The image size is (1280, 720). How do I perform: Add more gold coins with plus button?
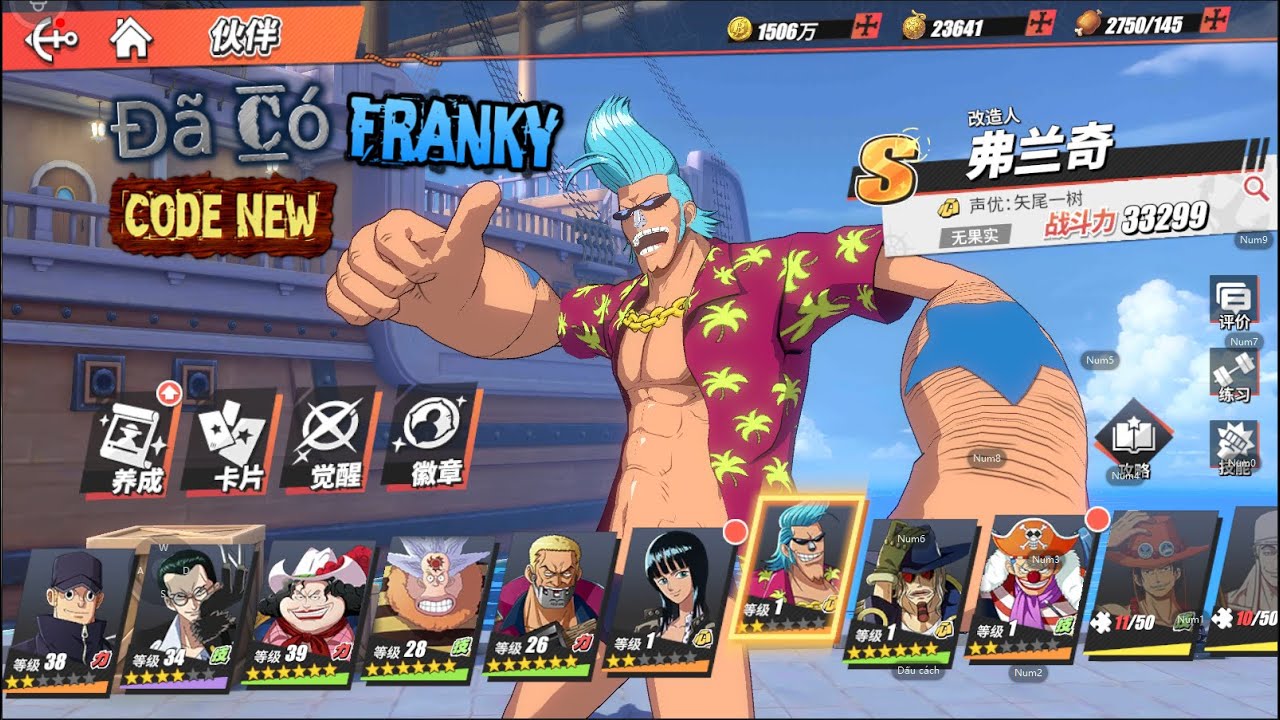coord(865,26)
